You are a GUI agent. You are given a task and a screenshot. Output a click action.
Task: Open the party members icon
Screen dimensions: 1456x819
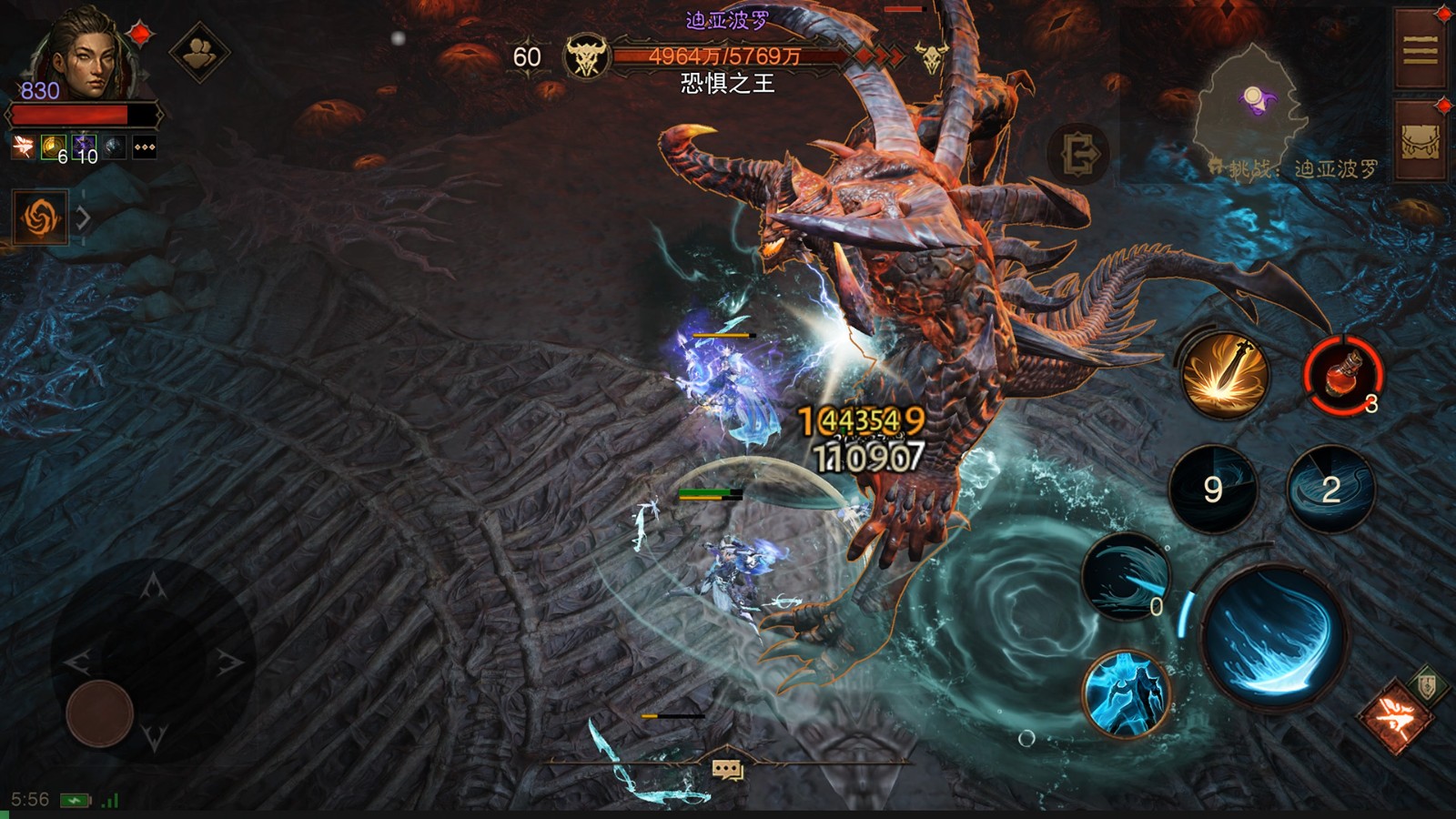click(199, 53)
